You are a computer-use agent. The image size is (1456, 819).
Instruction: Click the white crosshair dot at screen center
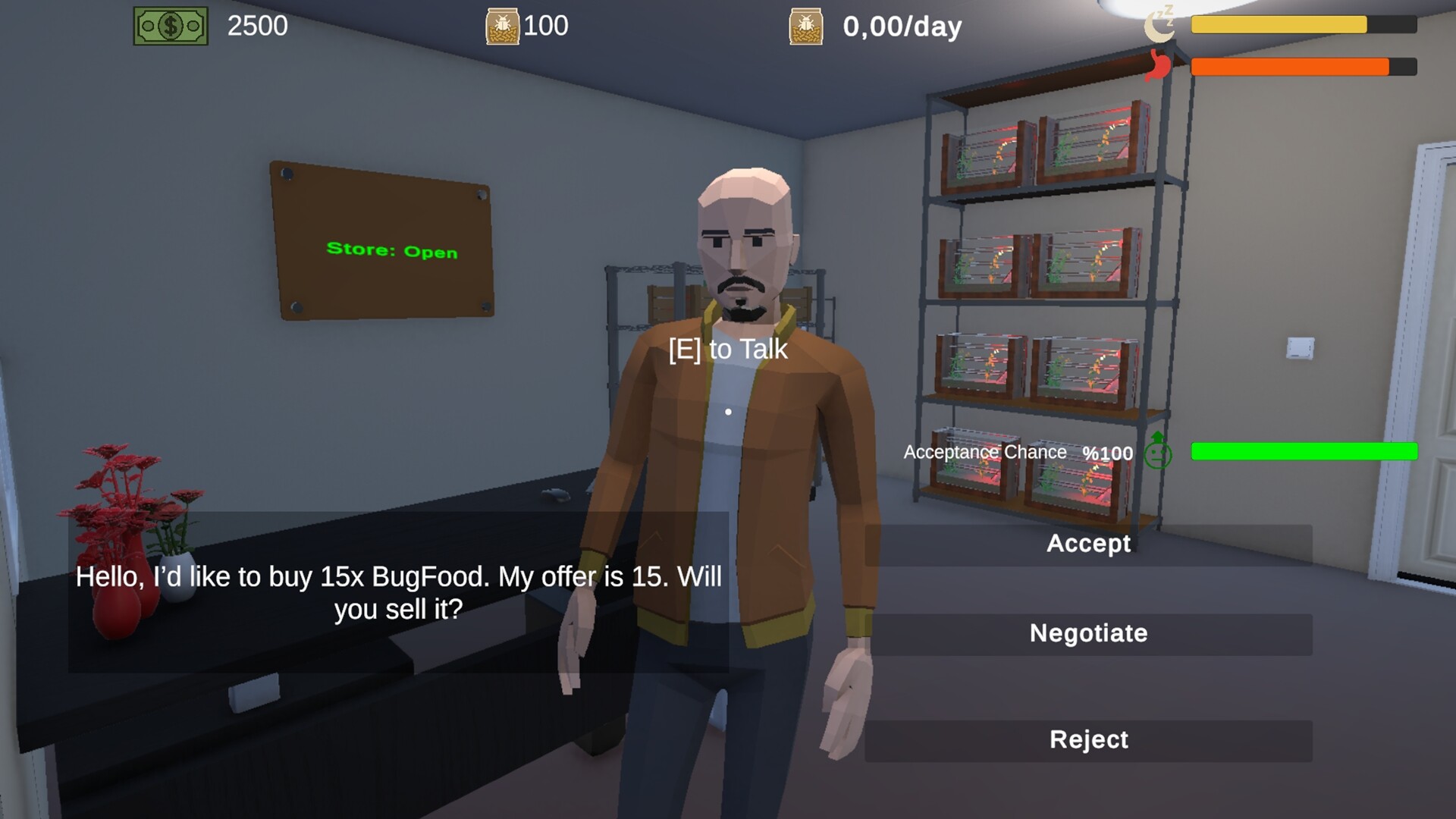[x=729, y=410]
